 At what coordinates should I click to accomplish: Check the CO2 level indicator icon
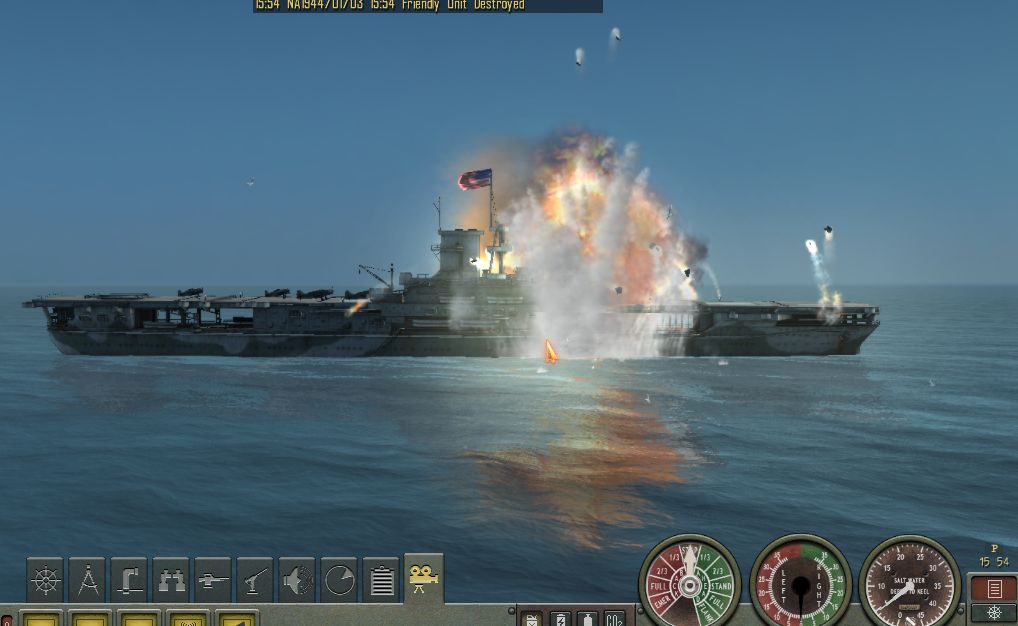tap(614, 619)
